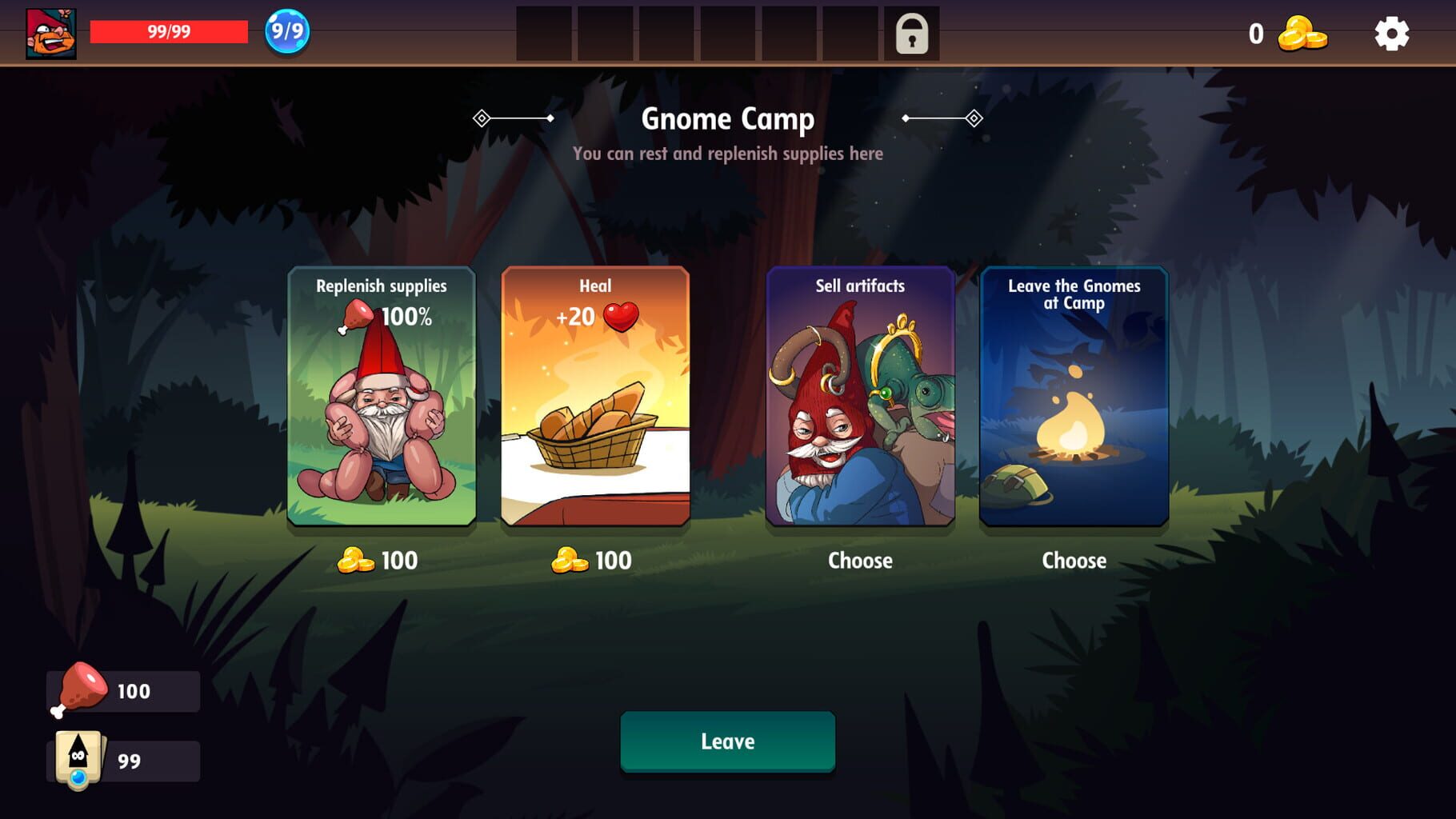Click the rest and replenish subtitle text
The image size is (1456, 819).
tap(727, 153)
